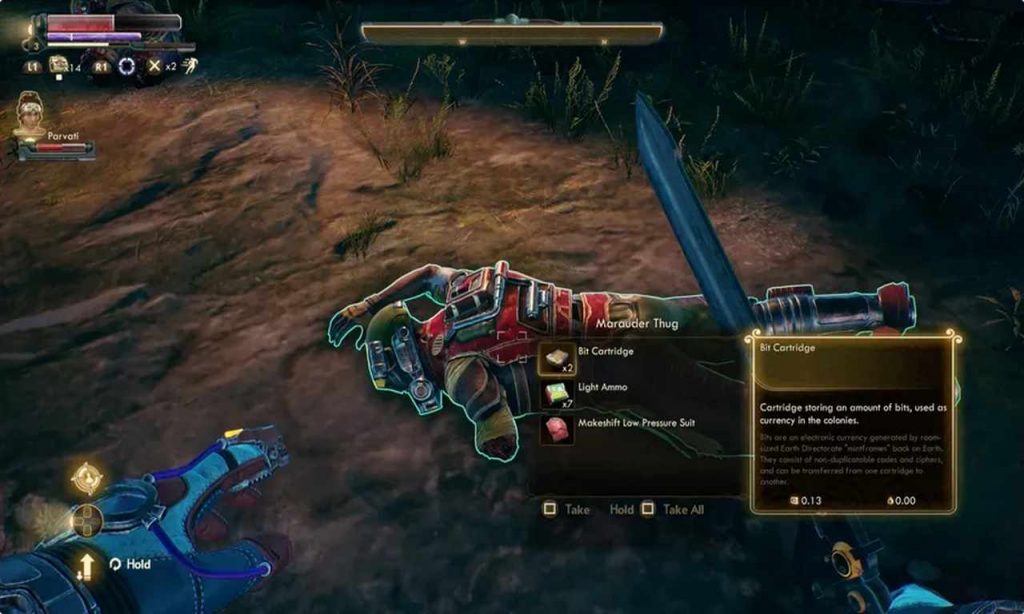This screenshot has width=1024, height=614.
Task: Activate the Tactical Time Dilation ring icon
Action: [x=127, y=66]
